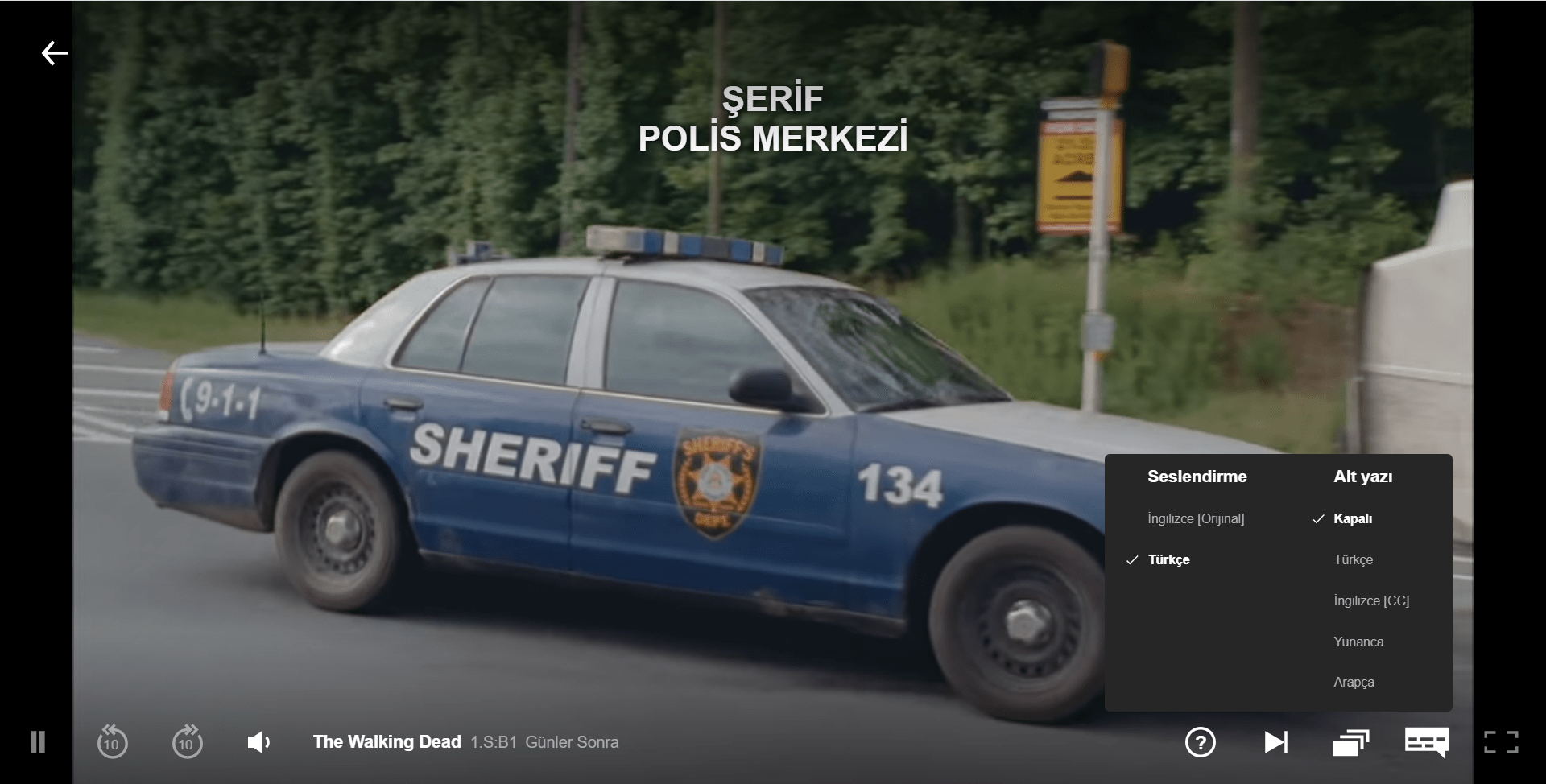This screenshot has height=784, width=1546.
Task: Go back using the arrow at top left
Action: coord(54,53)
